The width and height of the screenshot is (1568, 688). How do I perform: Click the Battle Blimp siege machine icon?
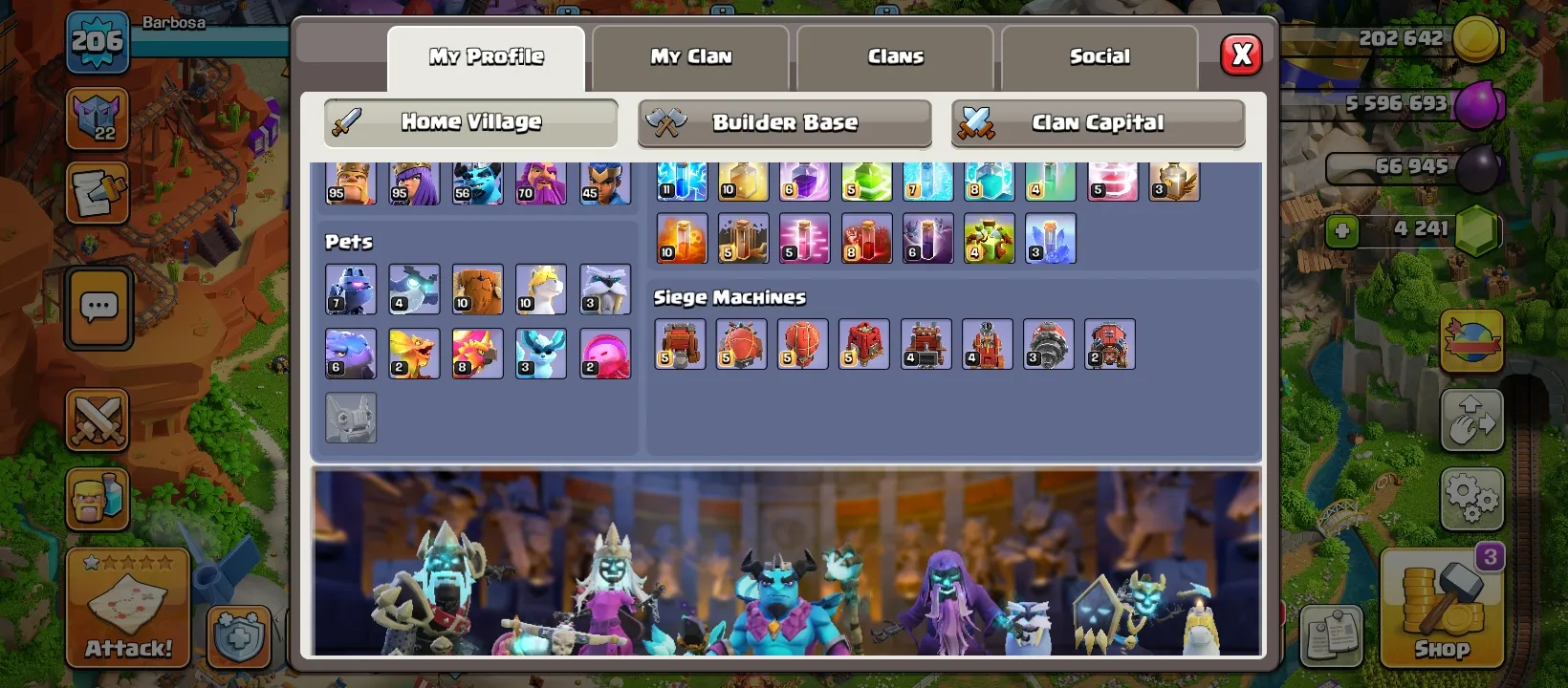[741, 344]
